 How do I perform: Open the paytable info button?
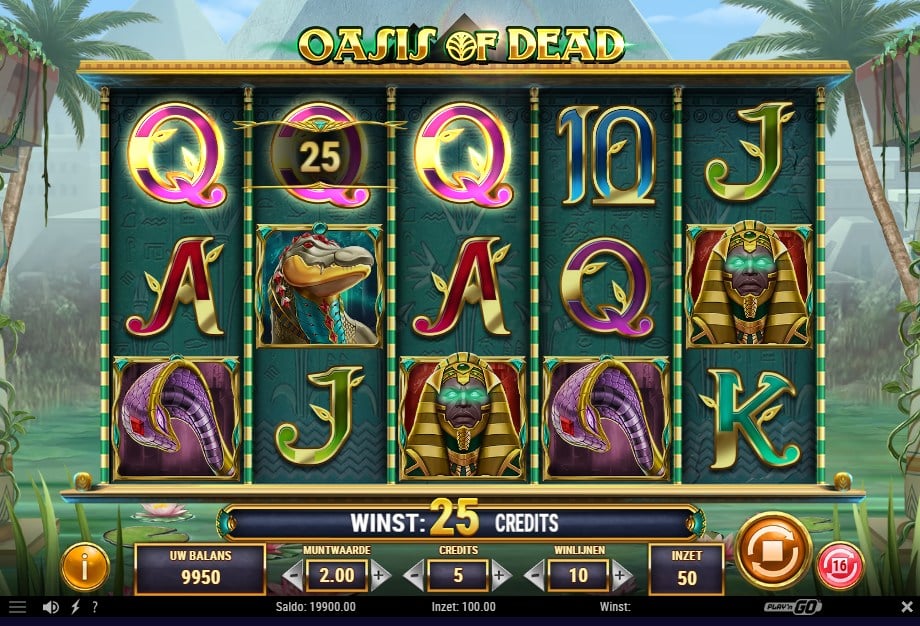[85, 568]
